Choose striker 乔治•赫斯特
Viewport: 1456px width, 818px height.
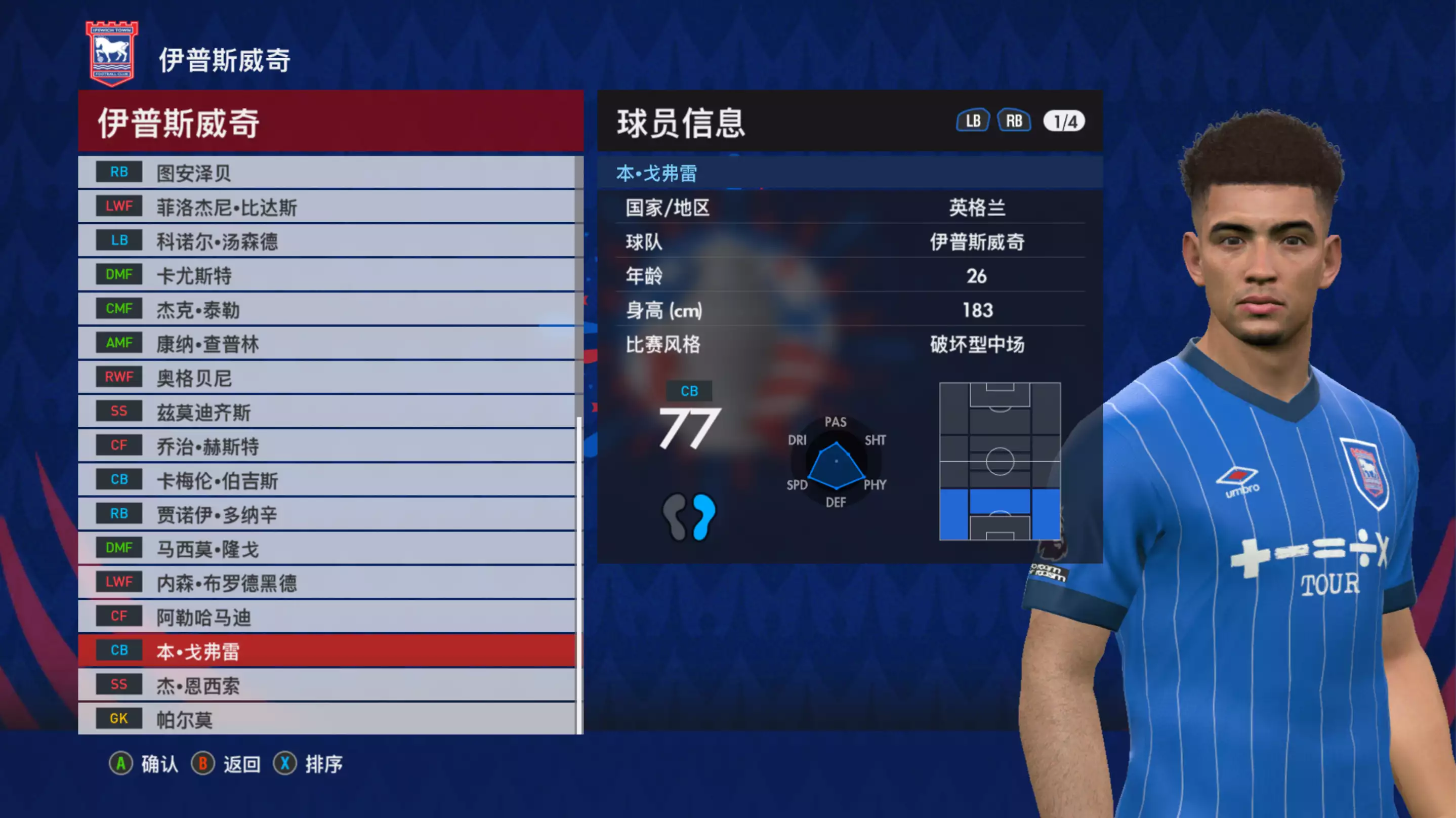(x=327, y=446)
